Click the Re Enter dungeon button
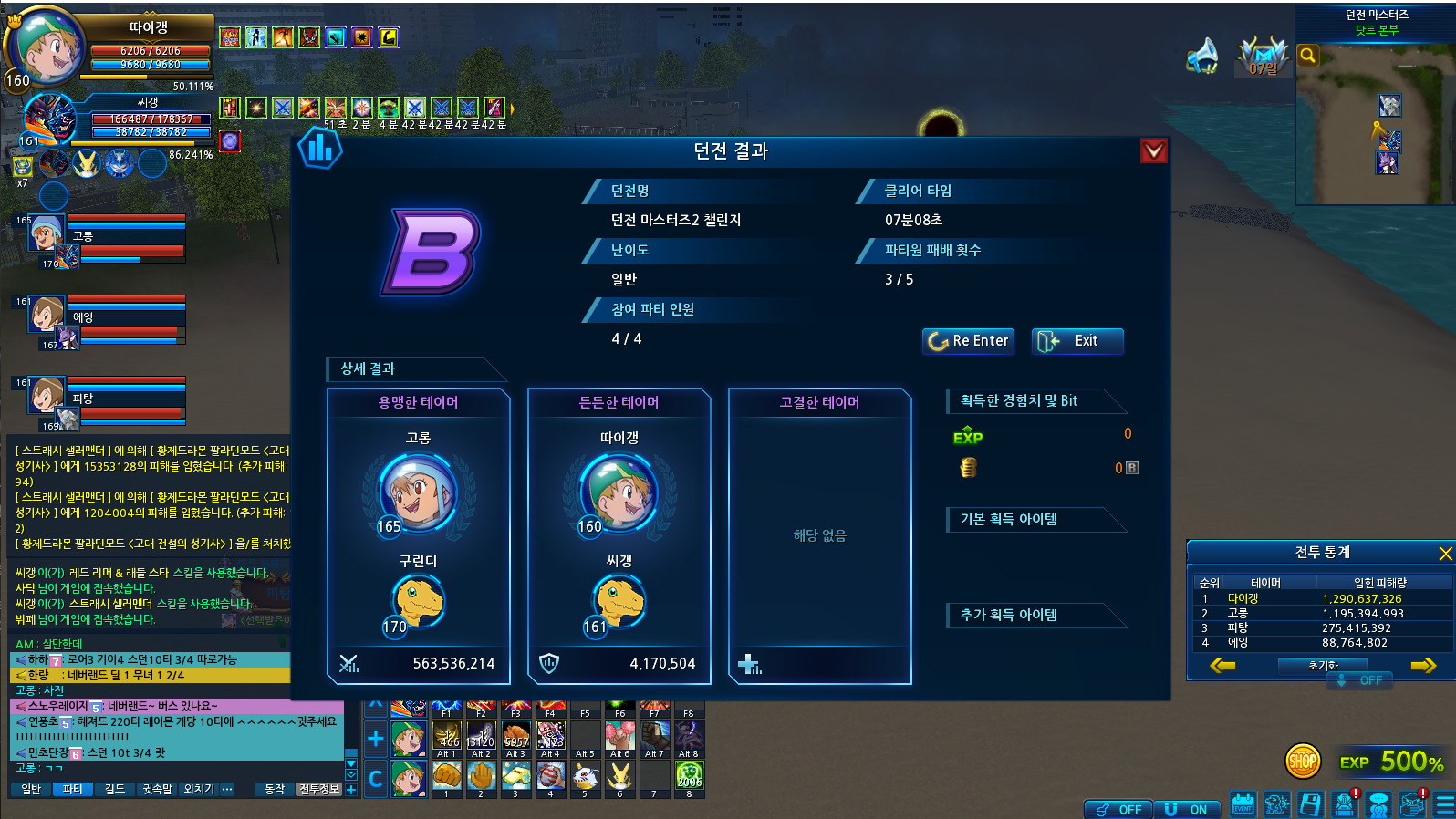Image resolution: width=1456 pixels, height=819 pixels. (x=968, y=341)
